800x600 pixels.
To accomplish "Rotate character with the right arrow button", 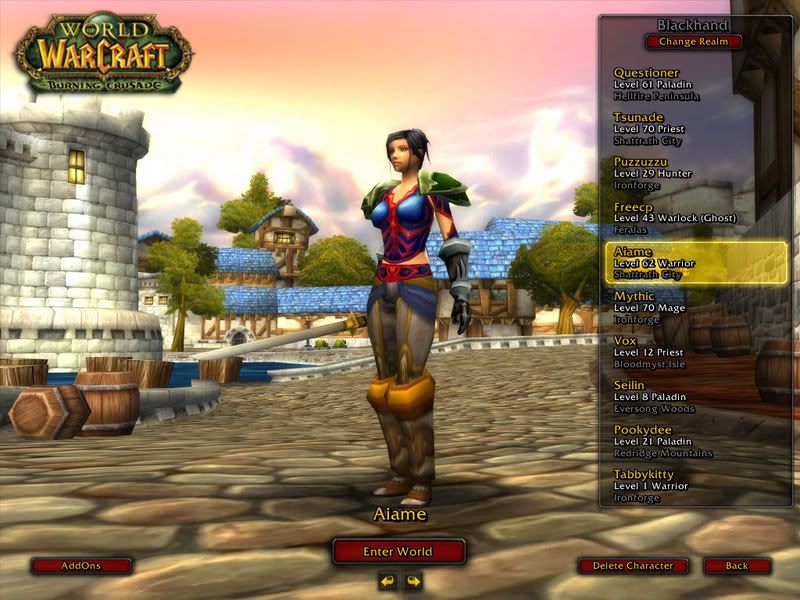I will [x=412, y=581].
